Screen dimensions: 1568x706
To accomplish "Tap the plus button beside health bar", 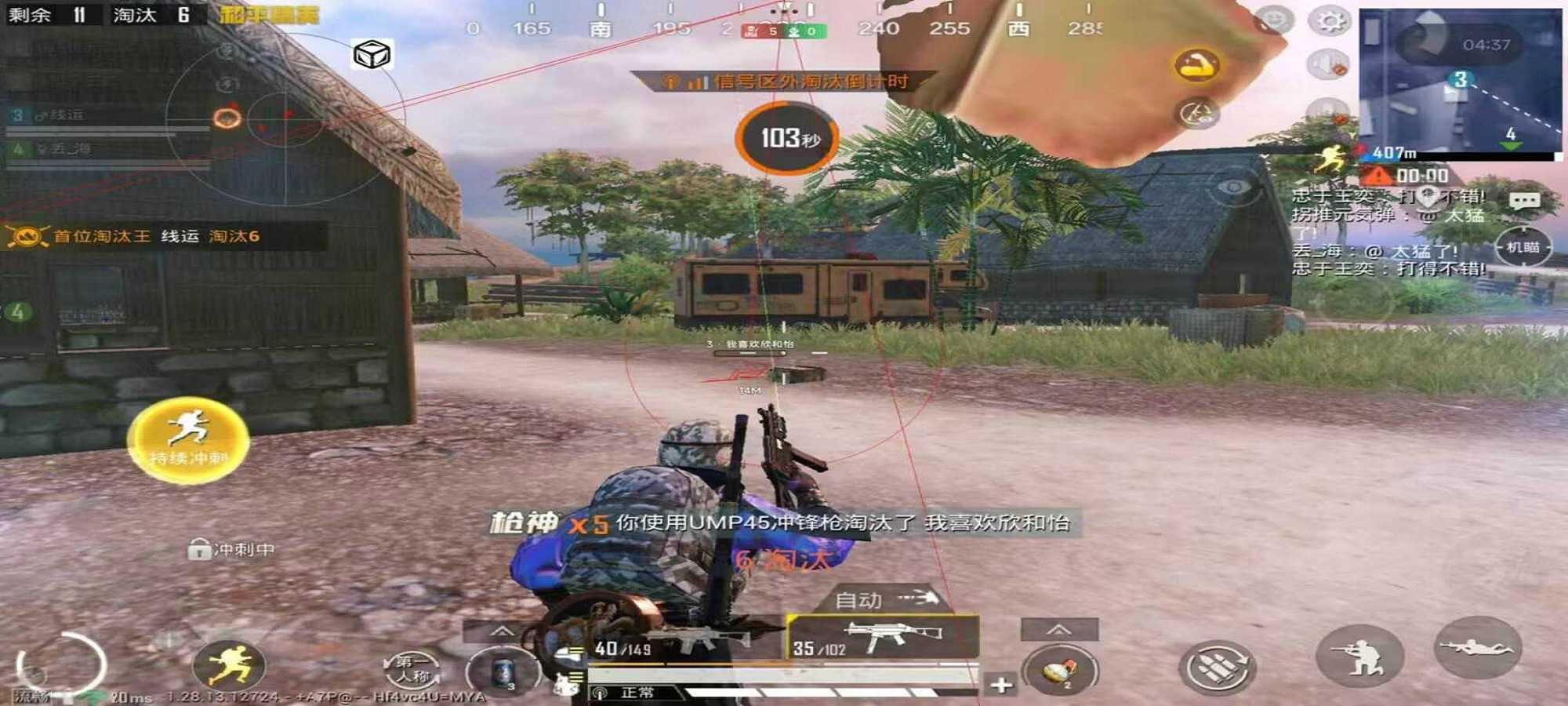I will [x=1000, y=684].
